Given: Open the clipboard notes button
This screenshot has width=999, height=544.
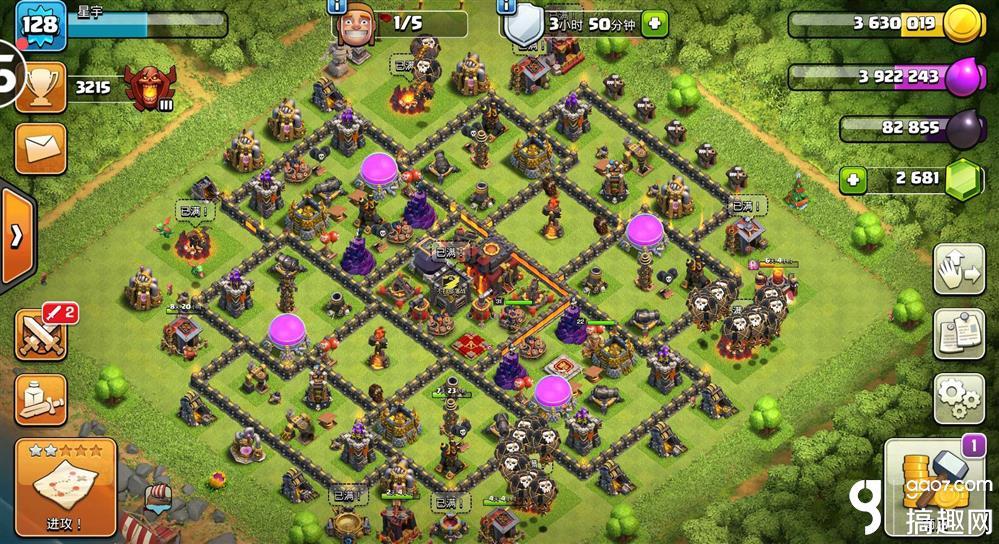Looking at the screenshot, I should [x=960, y=334].
